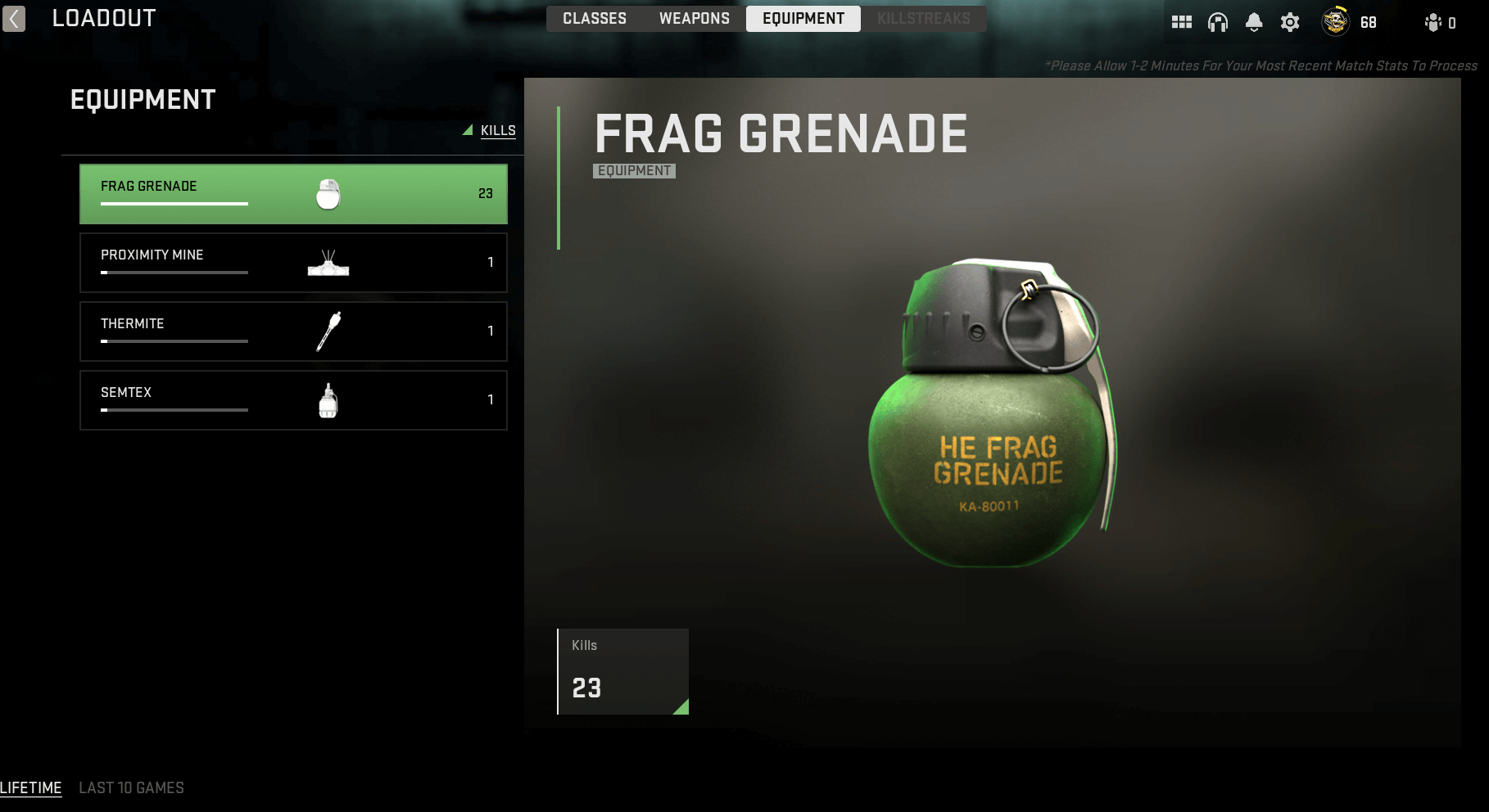
Task: Check notifications via the bell icon
Action: click(x=1254, y=22)
